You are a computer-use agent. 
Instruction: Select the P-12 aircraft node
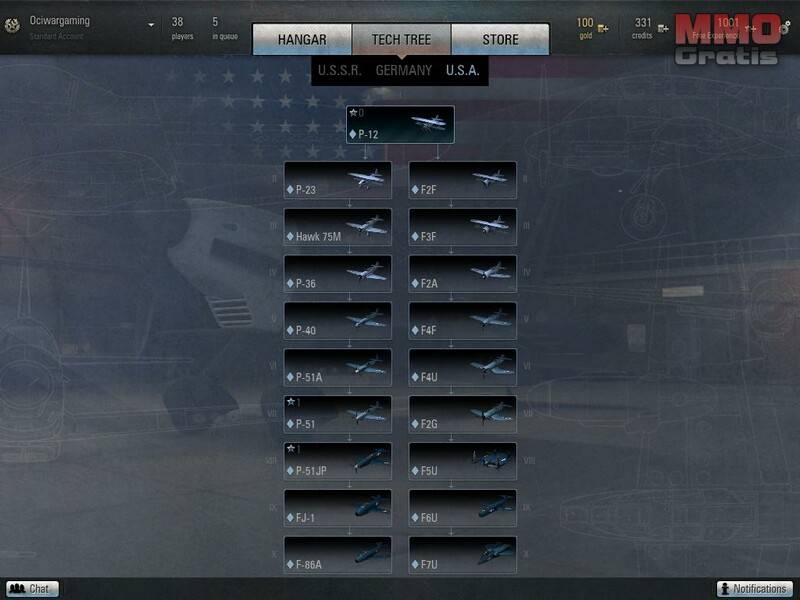coord(400,125)
